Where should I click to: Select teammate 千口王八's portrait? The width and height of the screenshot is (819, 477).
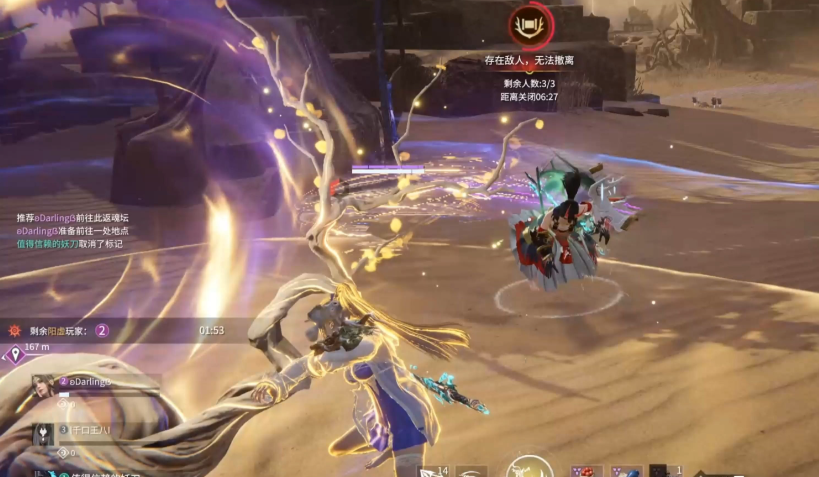pos(44,434)
